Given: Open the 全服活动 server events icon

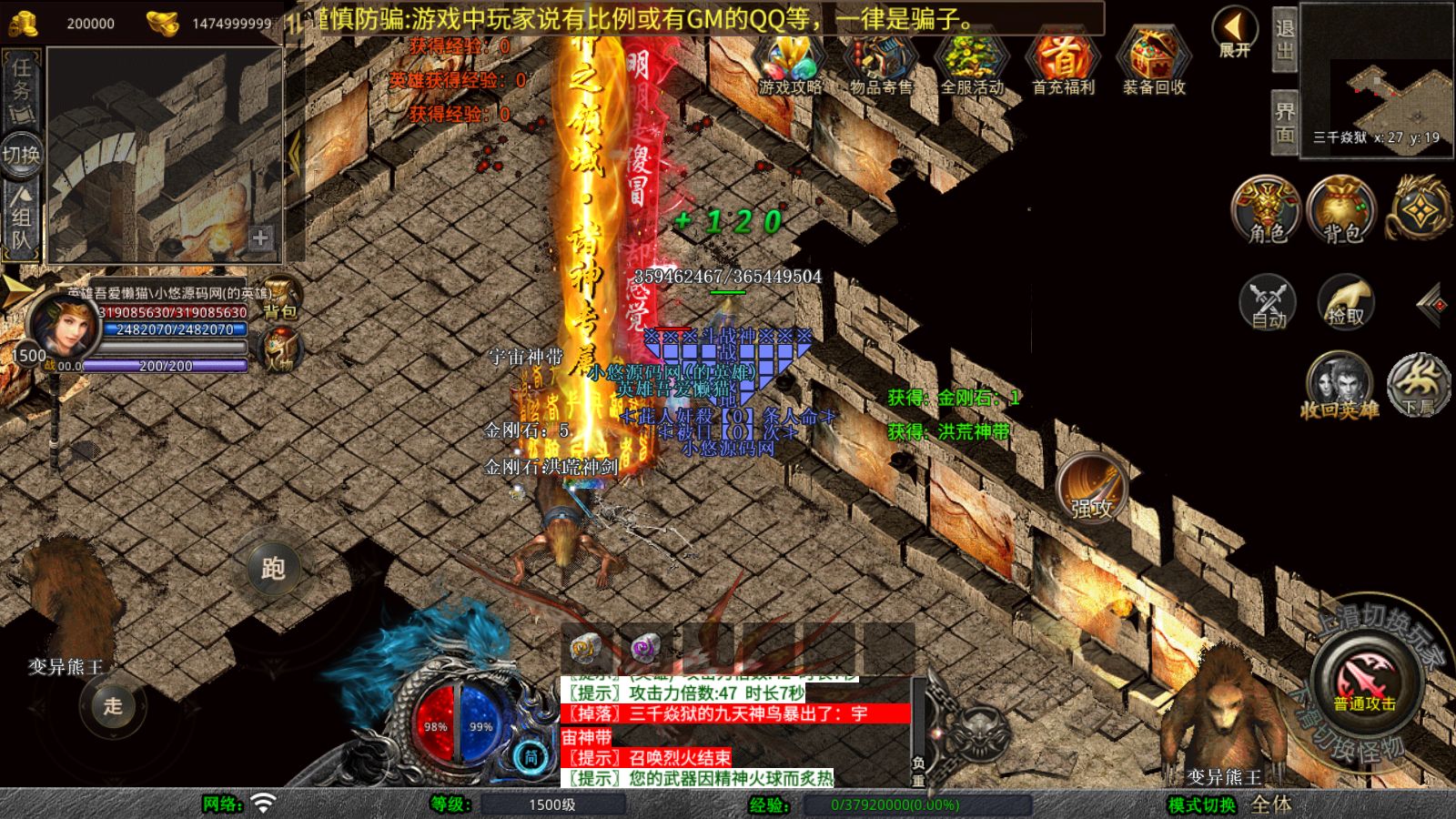Looking at the screenshot, I should (972, 62).
